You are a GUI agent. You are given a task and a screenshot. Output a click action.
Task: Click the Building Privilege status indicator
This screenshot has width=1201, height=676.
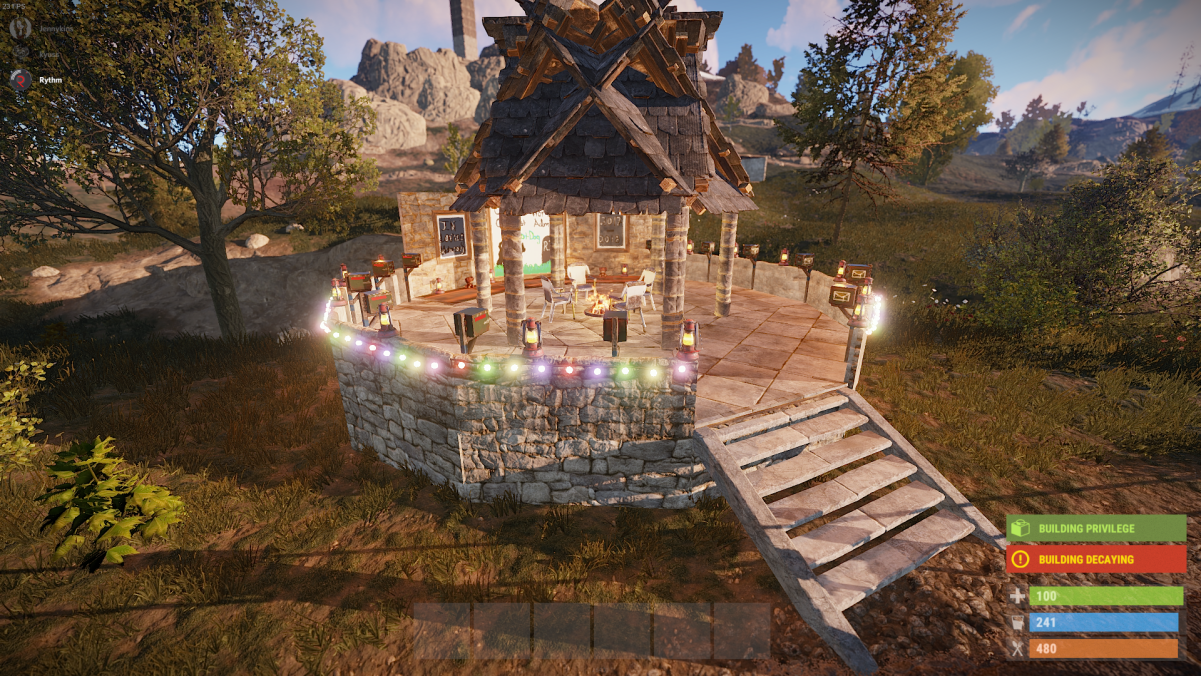point(1096,528)
